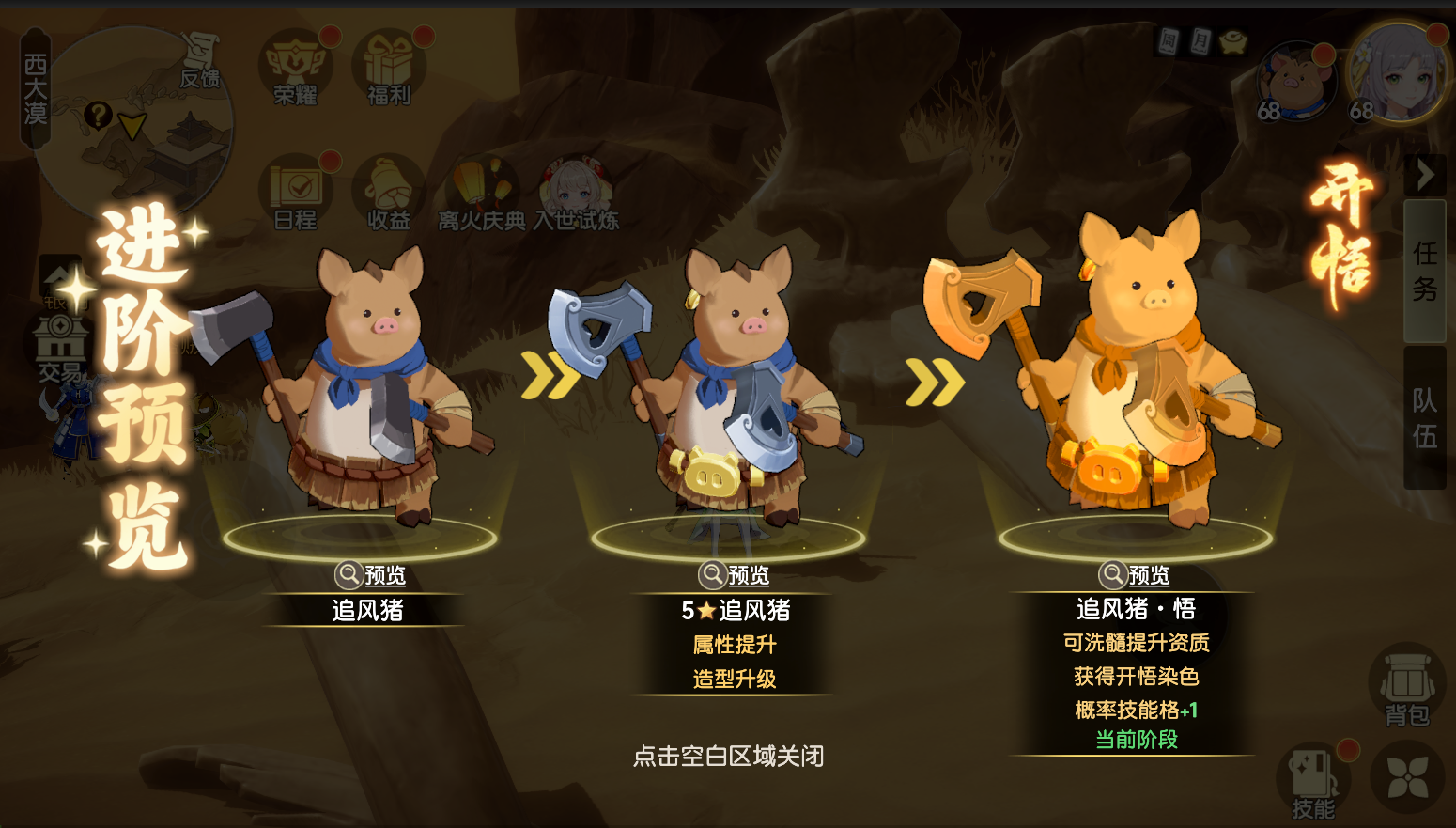Preview the 追风猪·悟 awakened form

tap(1135, 574)
